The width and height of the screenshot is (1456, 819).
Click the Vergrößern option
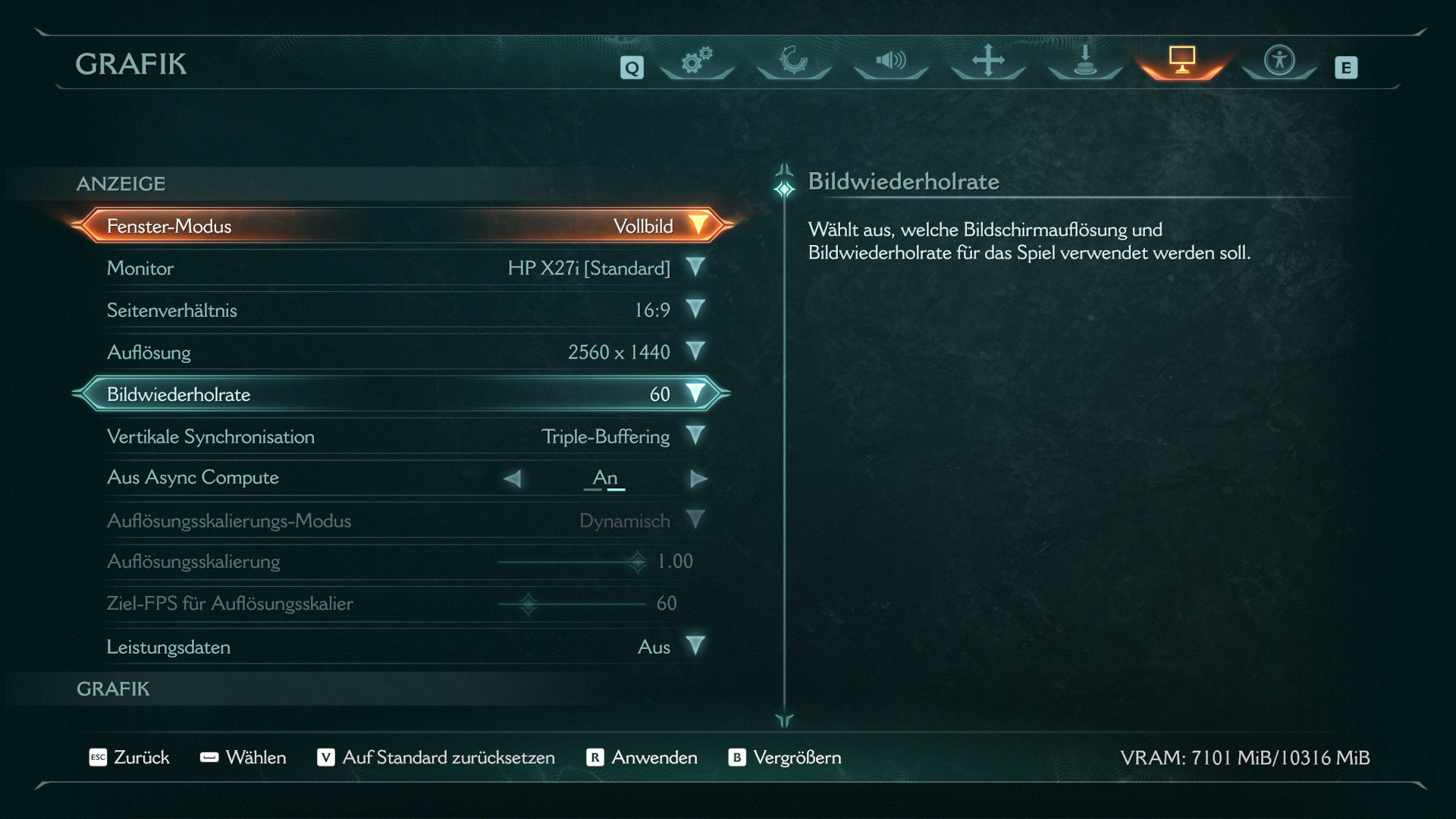coord(785,758)
